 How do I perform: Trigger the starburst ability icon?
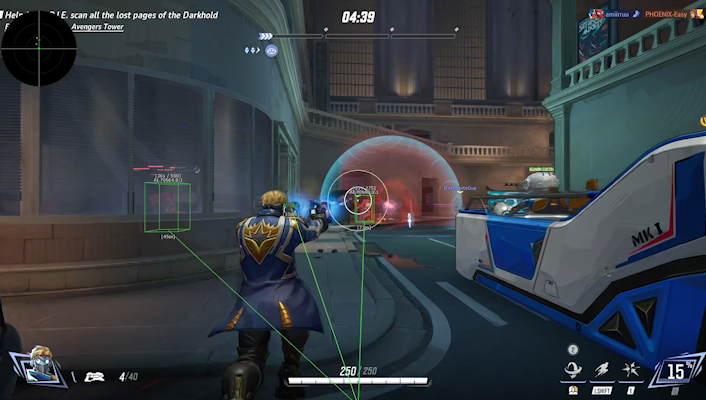[x=631, y=371]
